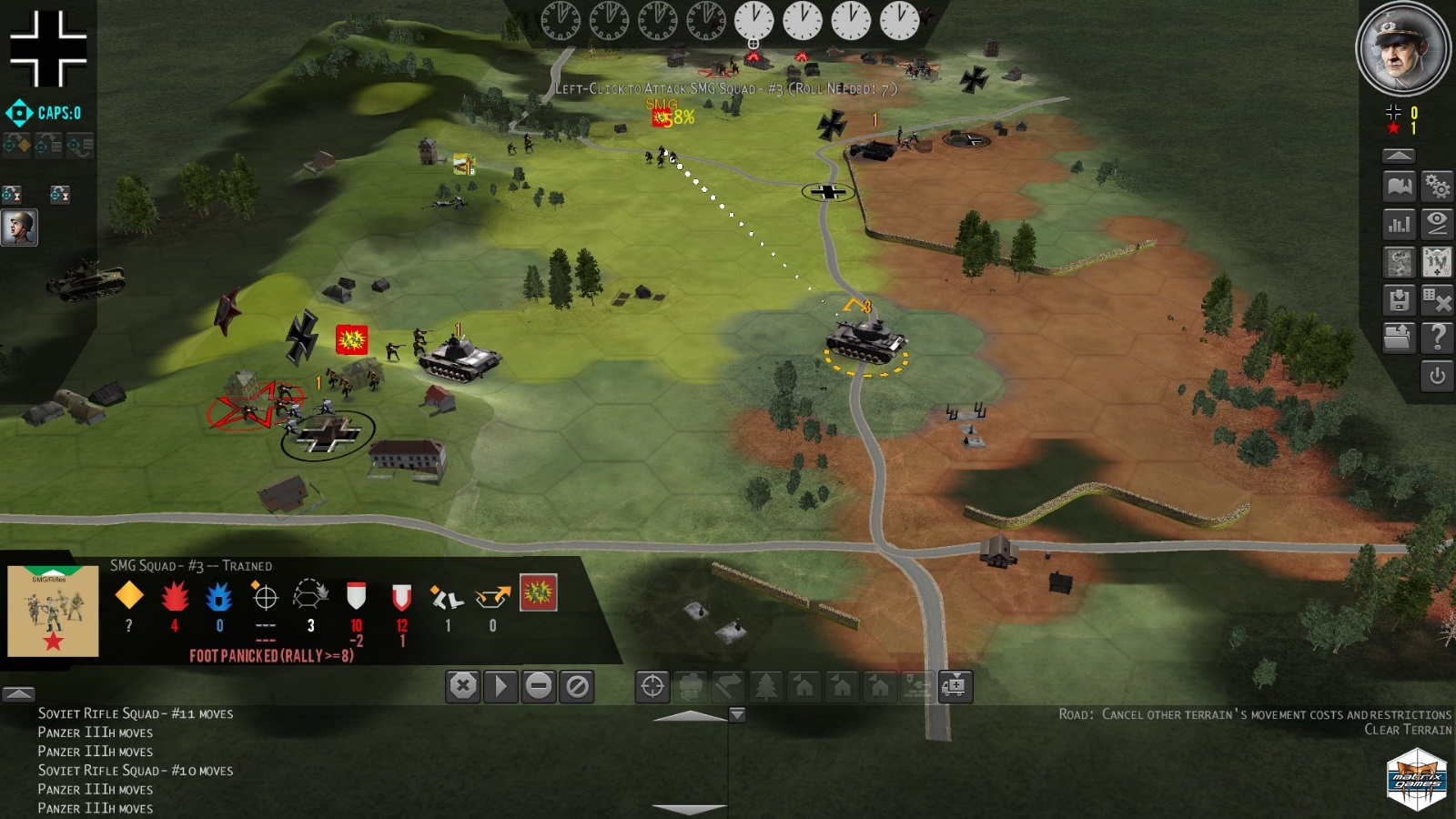Select the SMG Squad unit card
Screen dimensions: 1456x819
[x=53, y=611]
